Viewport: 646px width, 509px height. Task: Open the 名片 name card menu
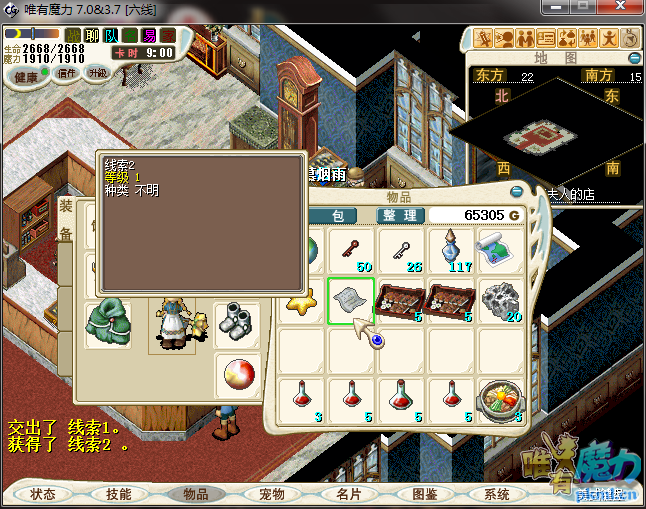tap(348, 494)
